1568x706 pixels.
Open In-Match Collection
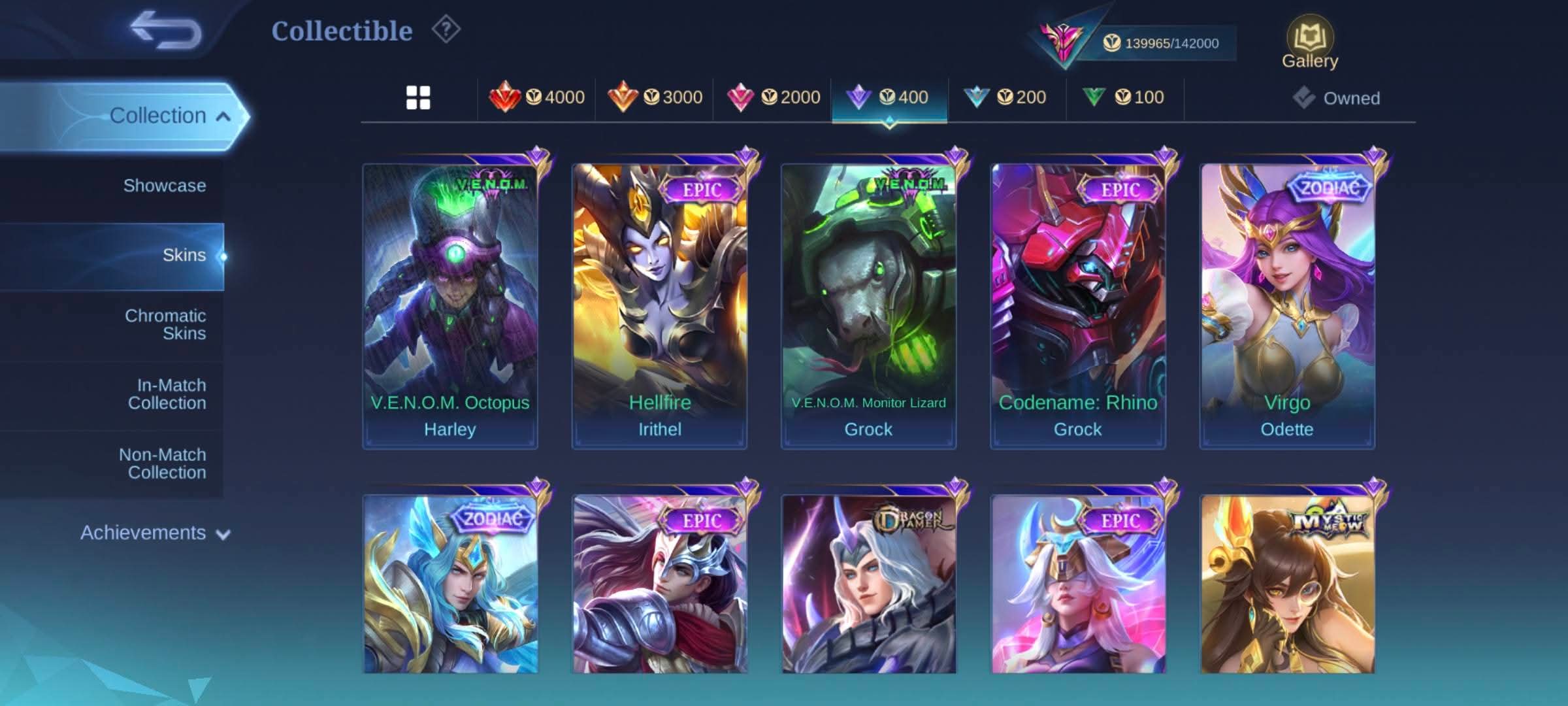click(166, 394)
